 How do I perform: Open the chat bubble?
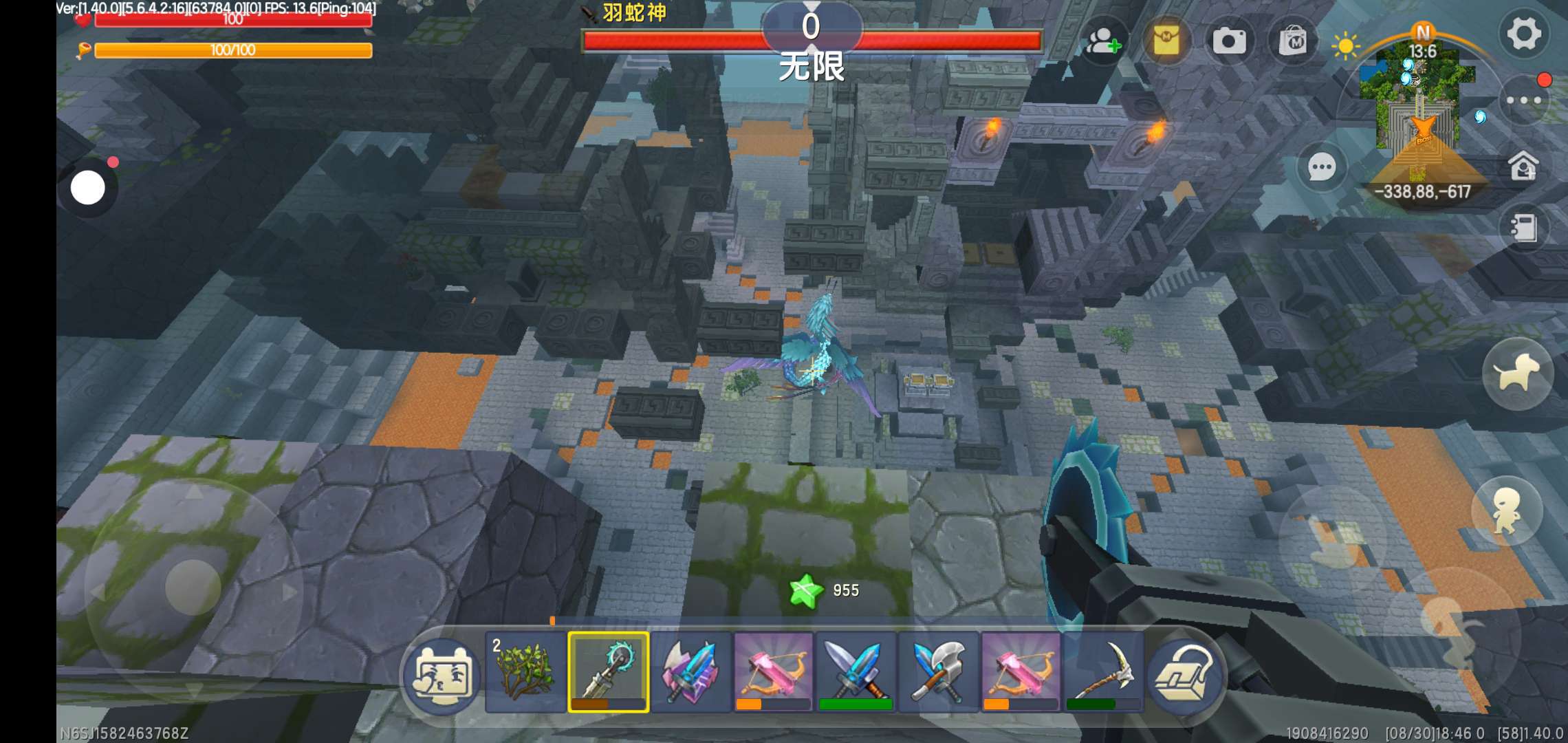(1321, 166)
